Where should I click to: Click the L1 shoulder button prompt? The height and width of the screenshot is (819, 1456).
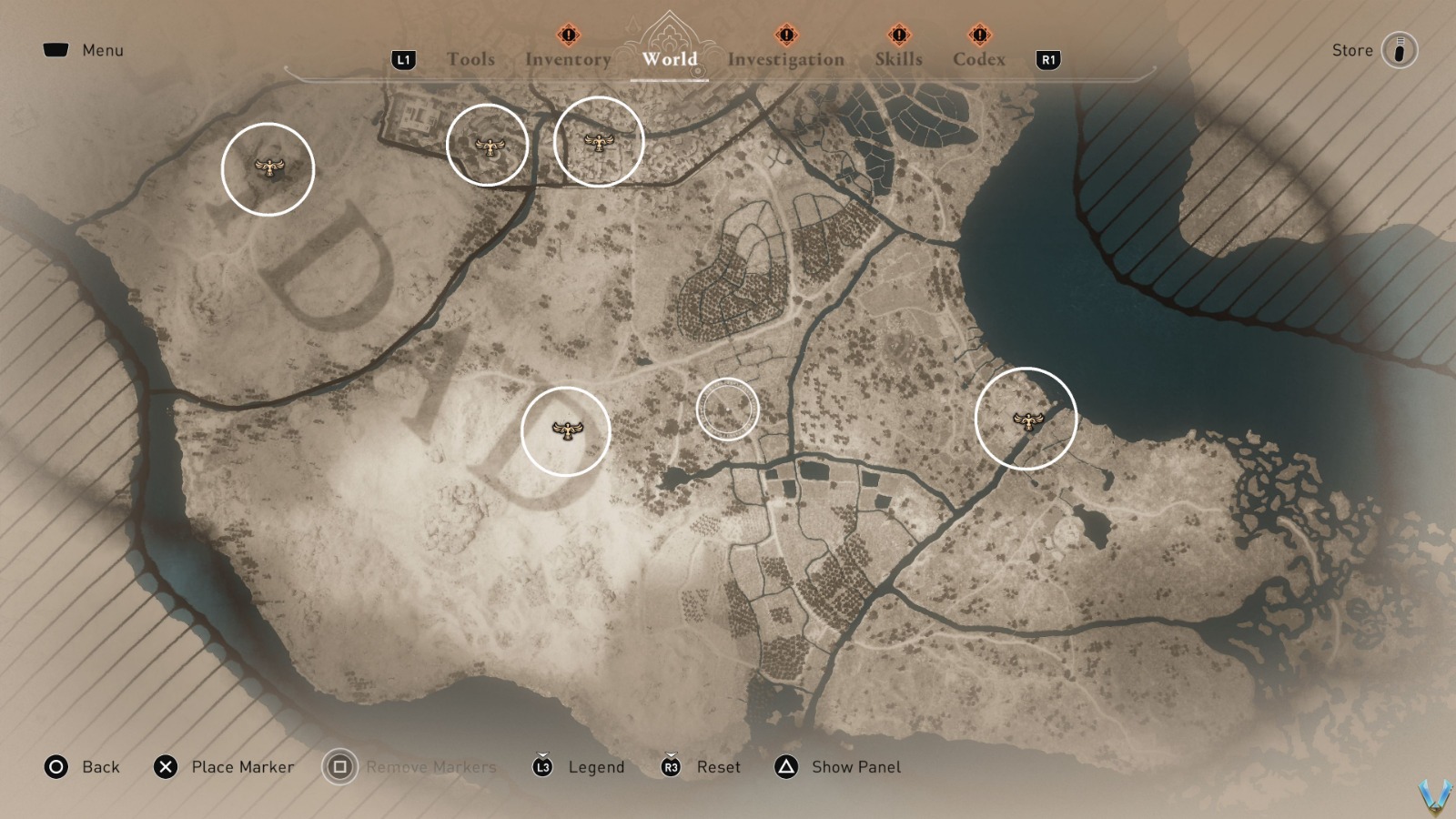pyautogui.click(x=404, y=59)
